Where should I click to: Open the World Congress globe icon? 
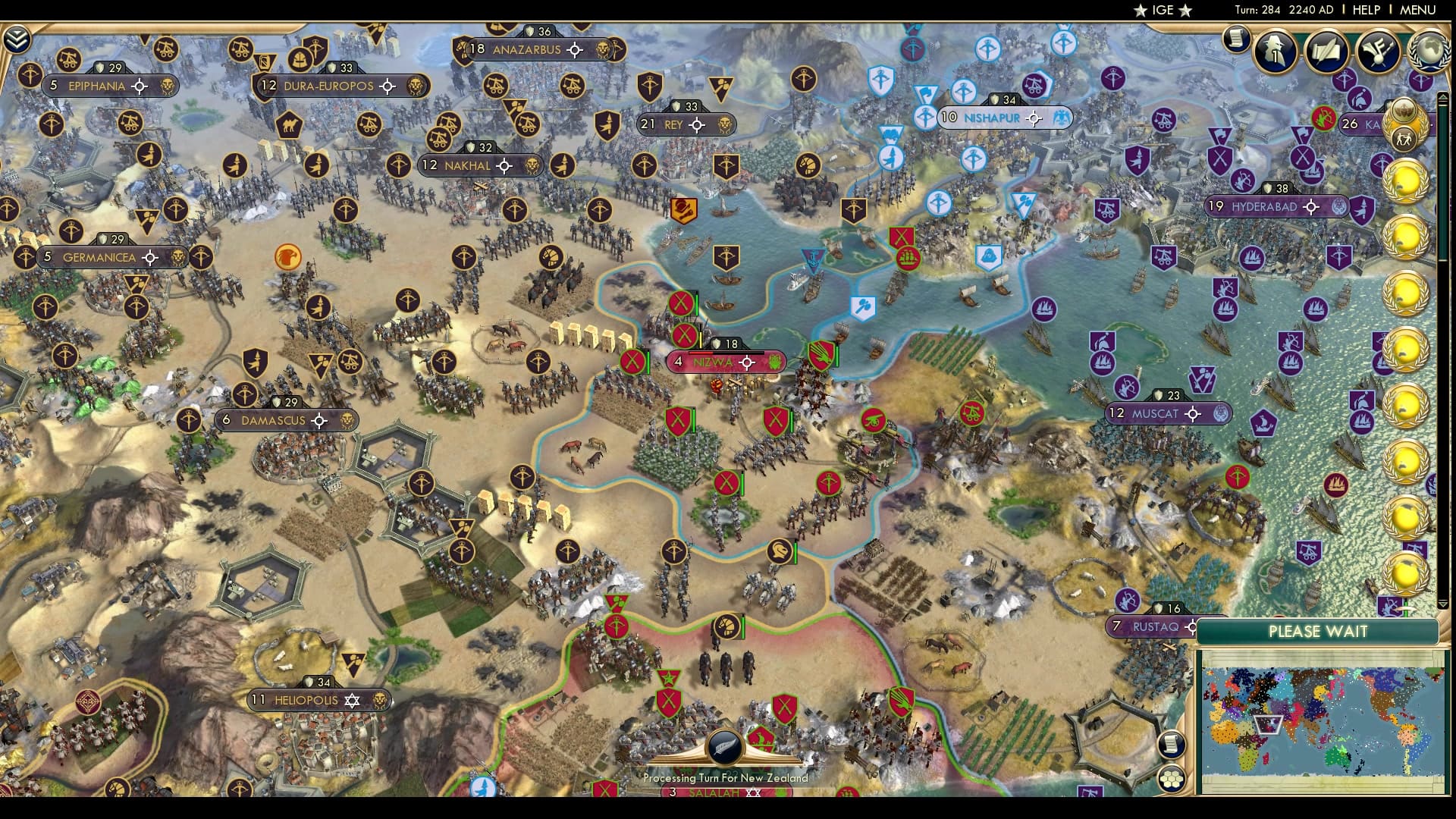[x=1429, y=52]
